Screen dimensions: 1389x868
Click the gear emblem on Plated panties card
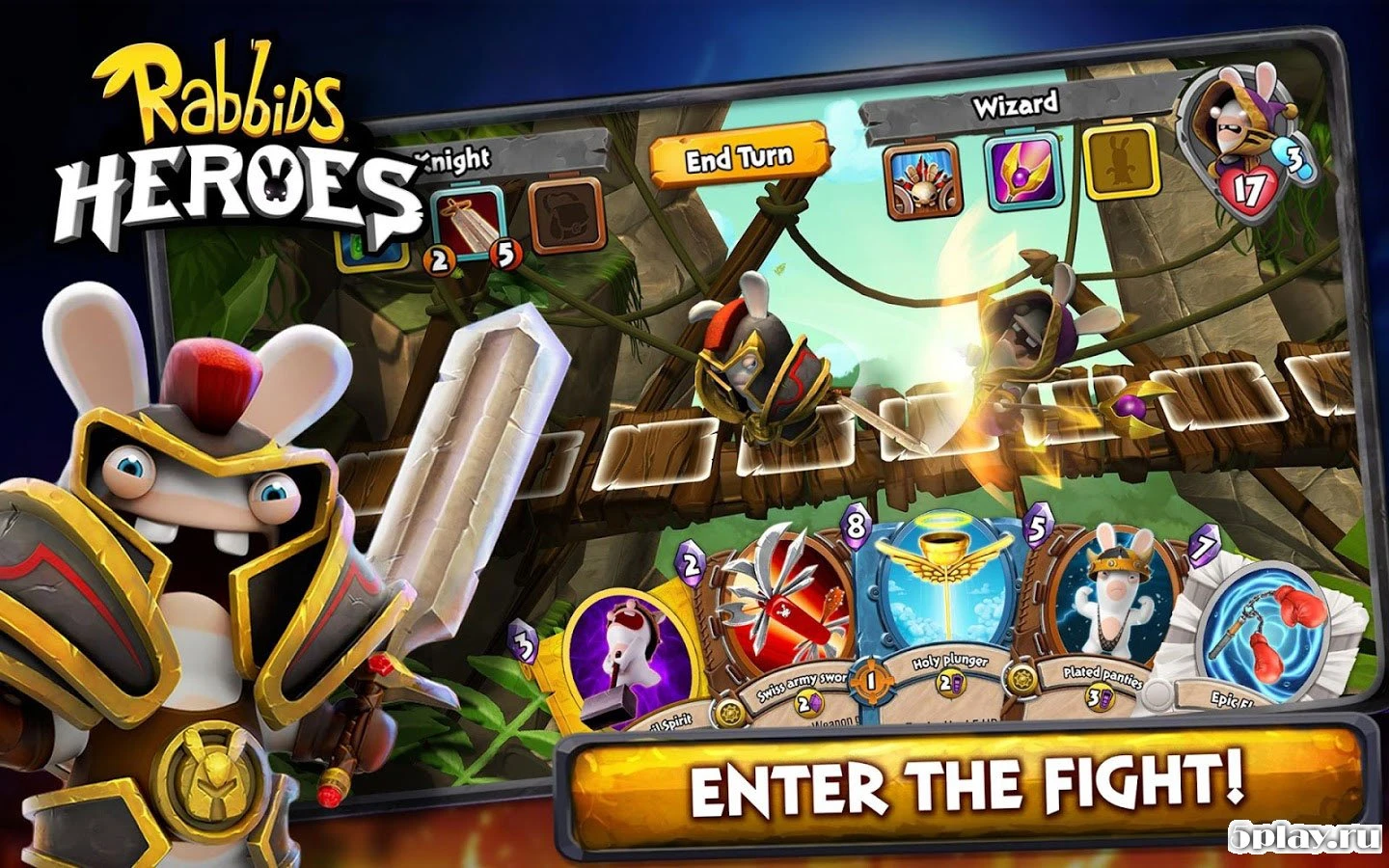[x=1020, y=678]
